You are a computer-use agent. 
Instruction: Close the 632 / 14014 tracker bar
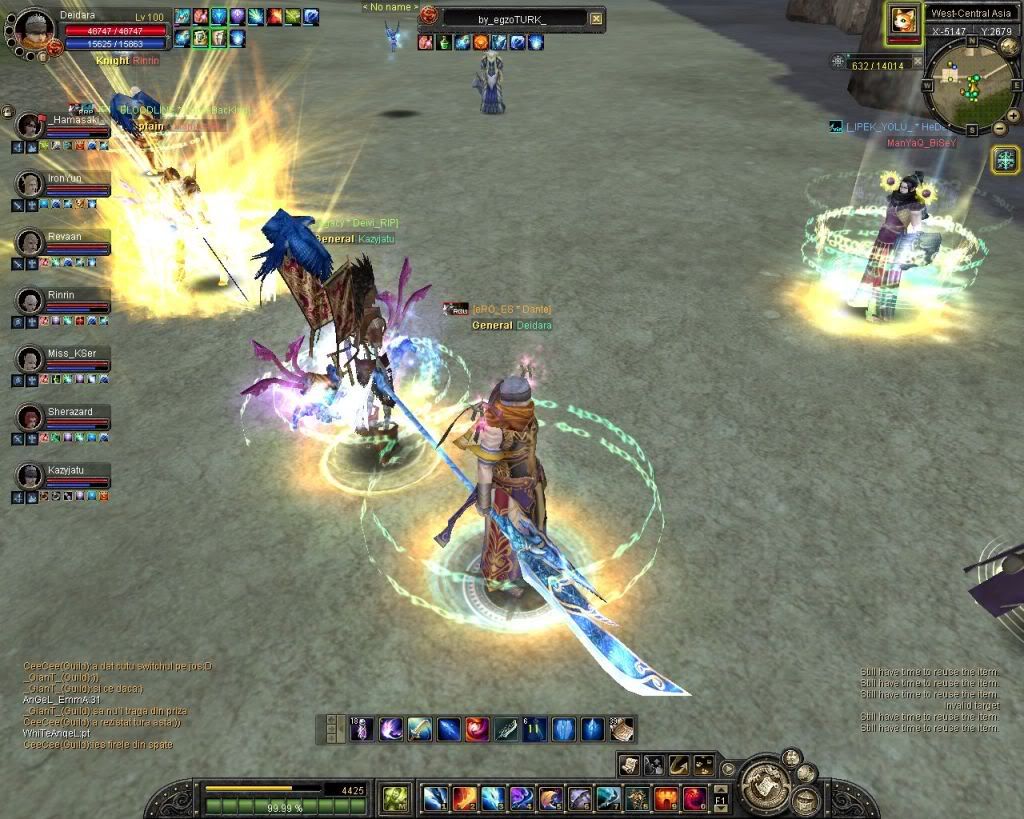tap(919, 62)
